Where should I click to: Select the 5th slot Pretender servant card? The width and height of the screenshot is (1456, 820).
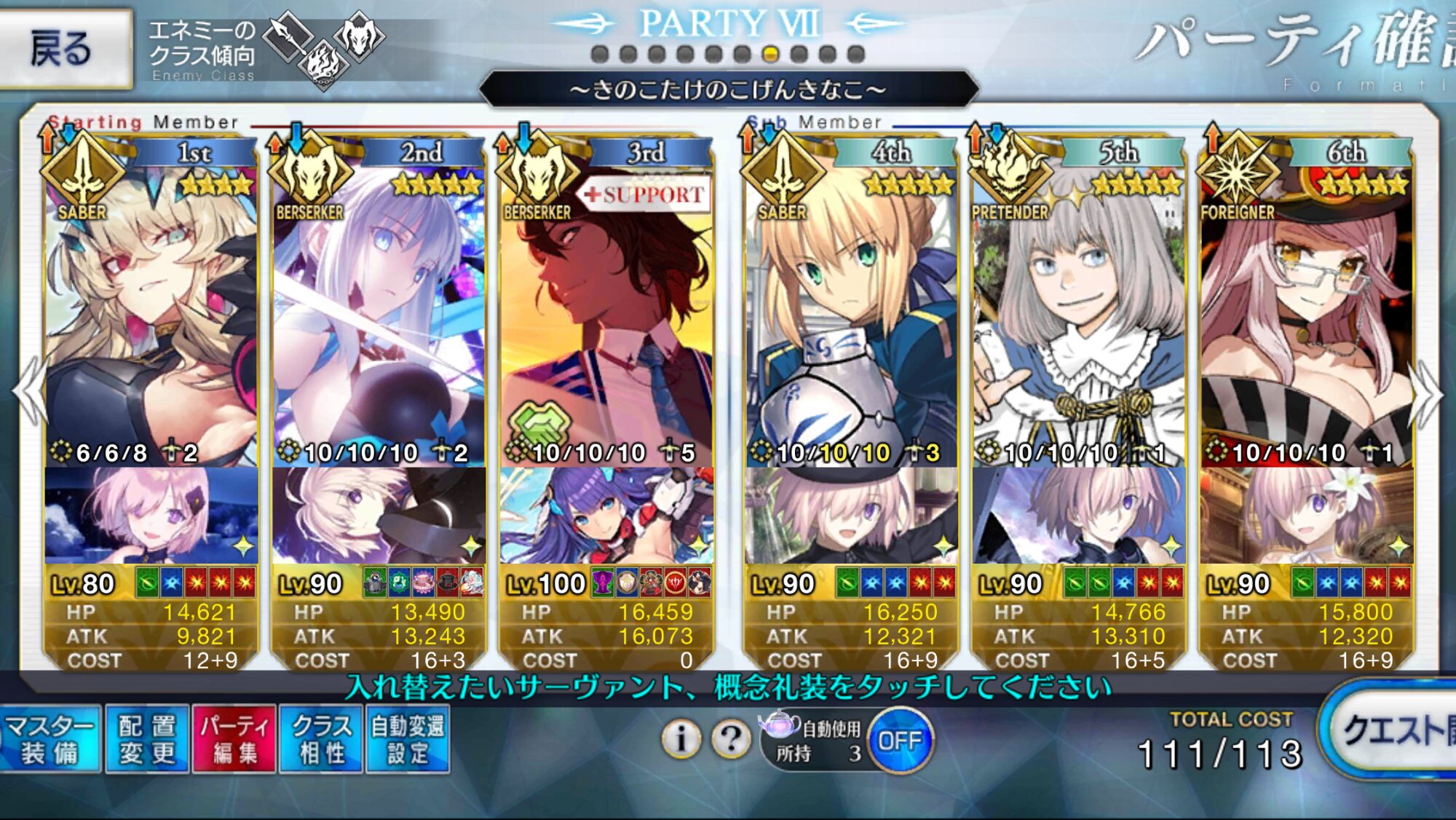(1079, 313)
